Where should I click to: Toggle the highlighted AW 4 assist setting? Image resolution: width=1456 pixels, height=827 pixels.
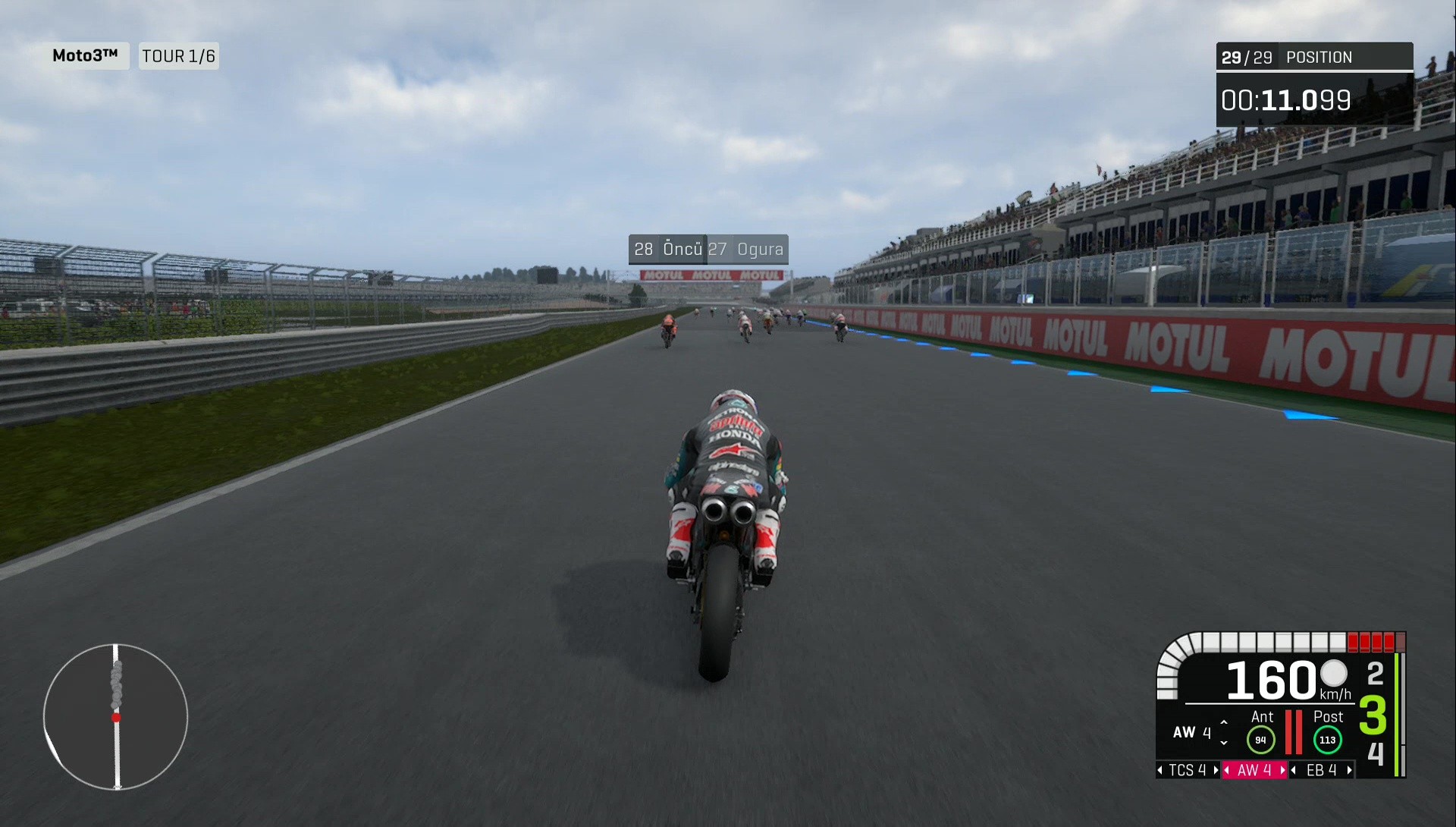coord(1254,771)
